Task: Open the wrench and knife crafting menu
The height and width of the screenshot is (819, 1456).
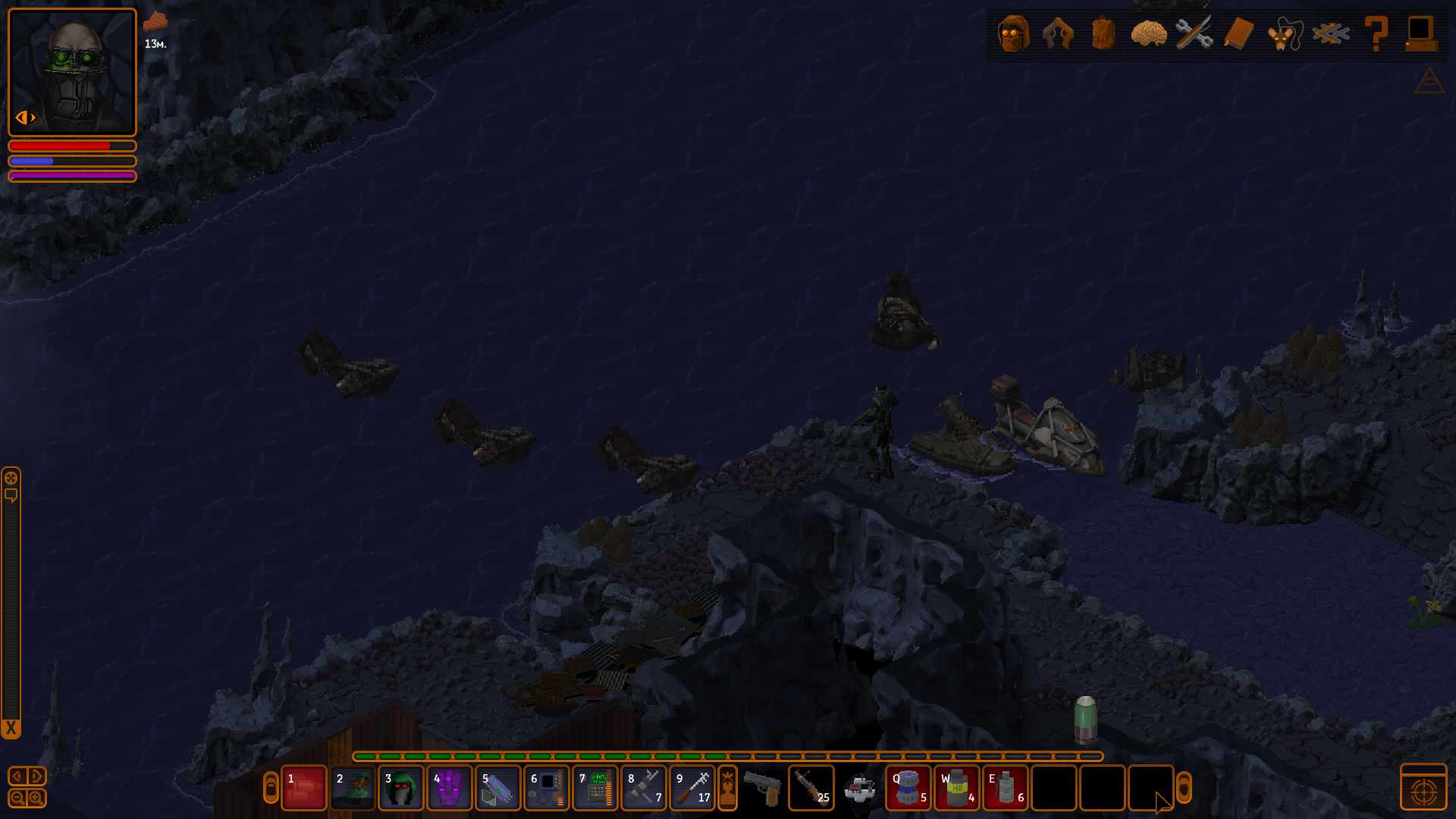Action: [x=1194, y=33]
